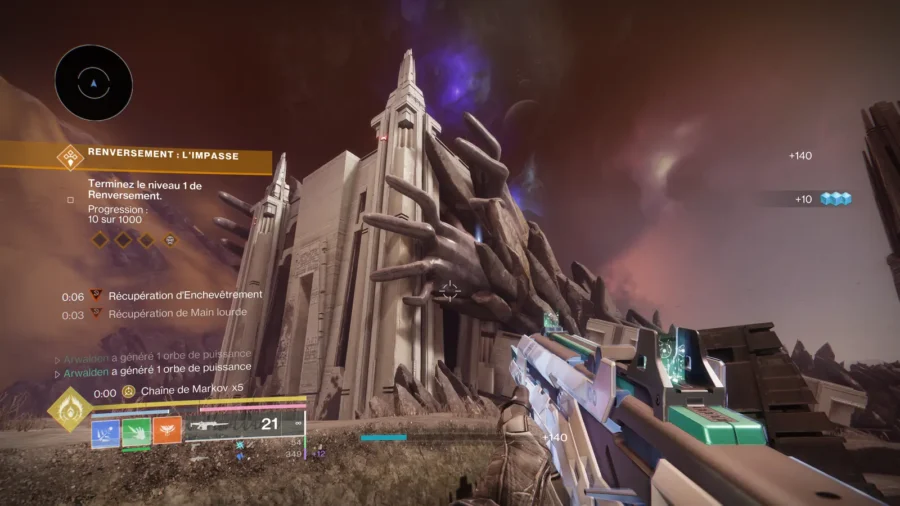
Task: Click the Récupération d'Enchevêtrement cooldown icon
Action: point(97,295)
